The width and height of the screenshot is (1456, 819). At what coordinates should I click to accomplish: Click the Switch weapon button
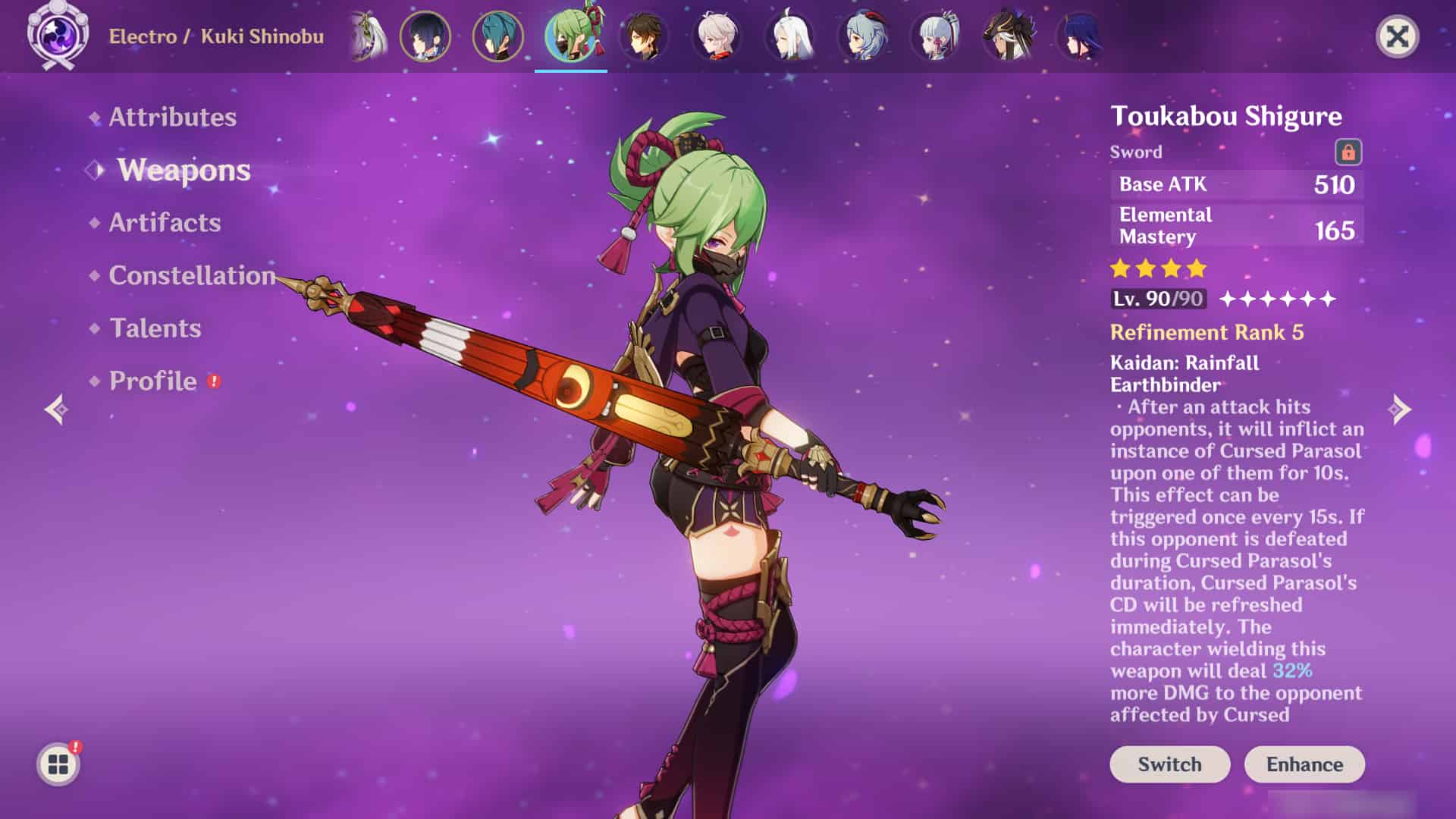(1169, 764)
